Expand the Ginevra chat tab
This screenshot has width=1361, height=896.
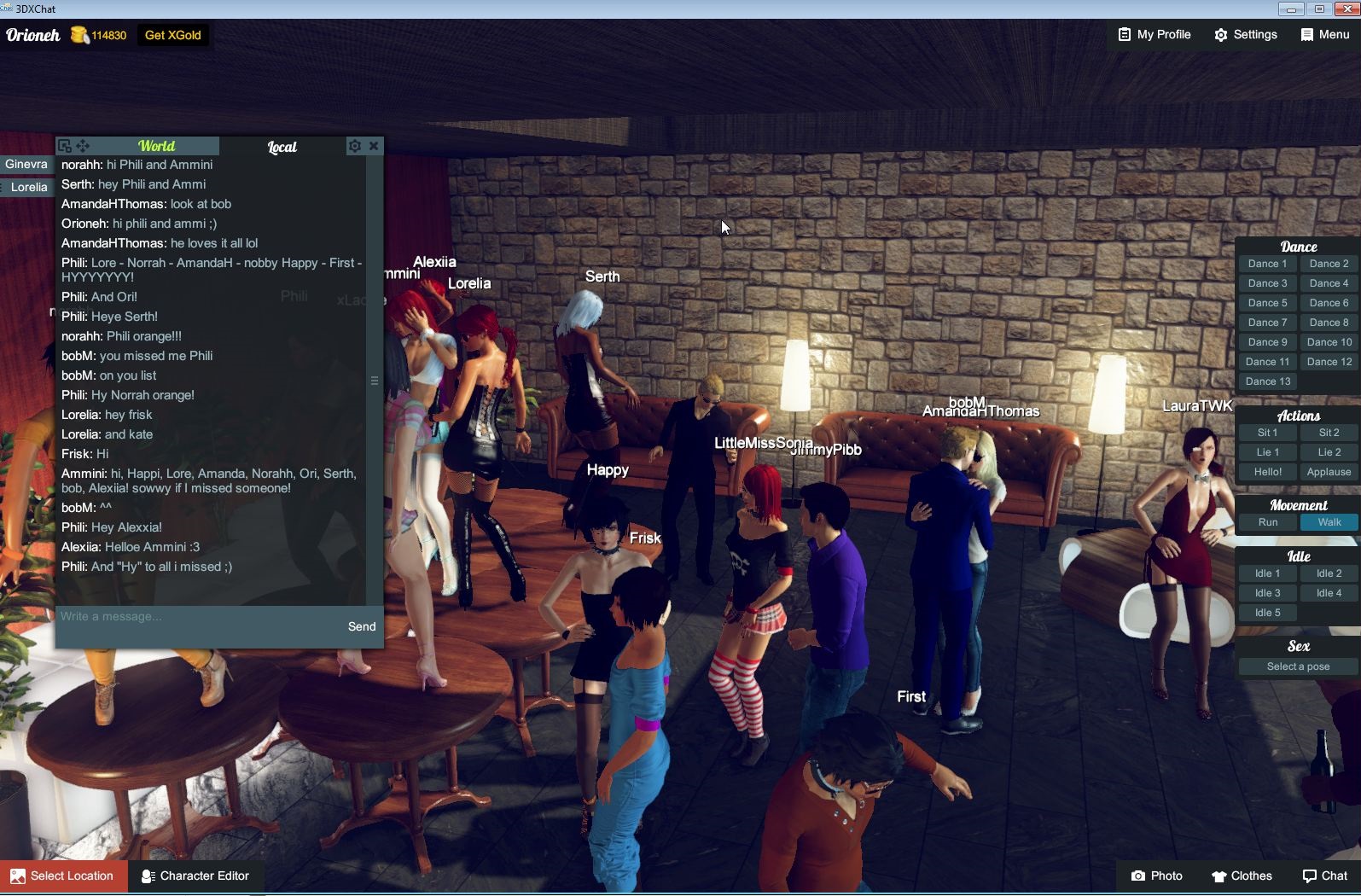pyautogui.click(x=26, y=164)
